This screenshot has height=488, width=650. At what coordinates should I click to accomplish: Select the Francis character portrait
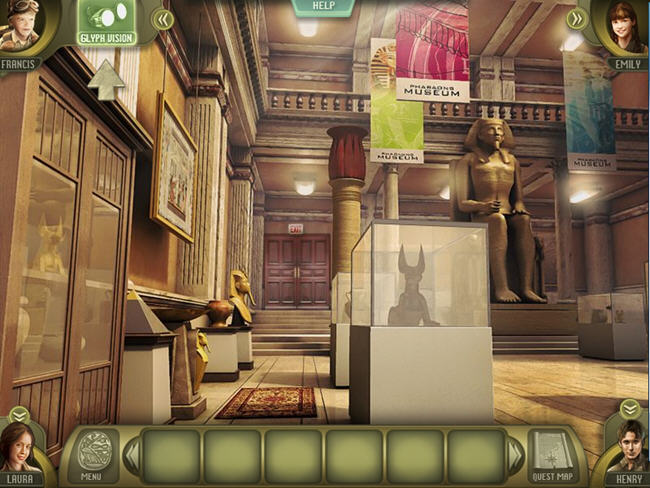coord(20,32)
